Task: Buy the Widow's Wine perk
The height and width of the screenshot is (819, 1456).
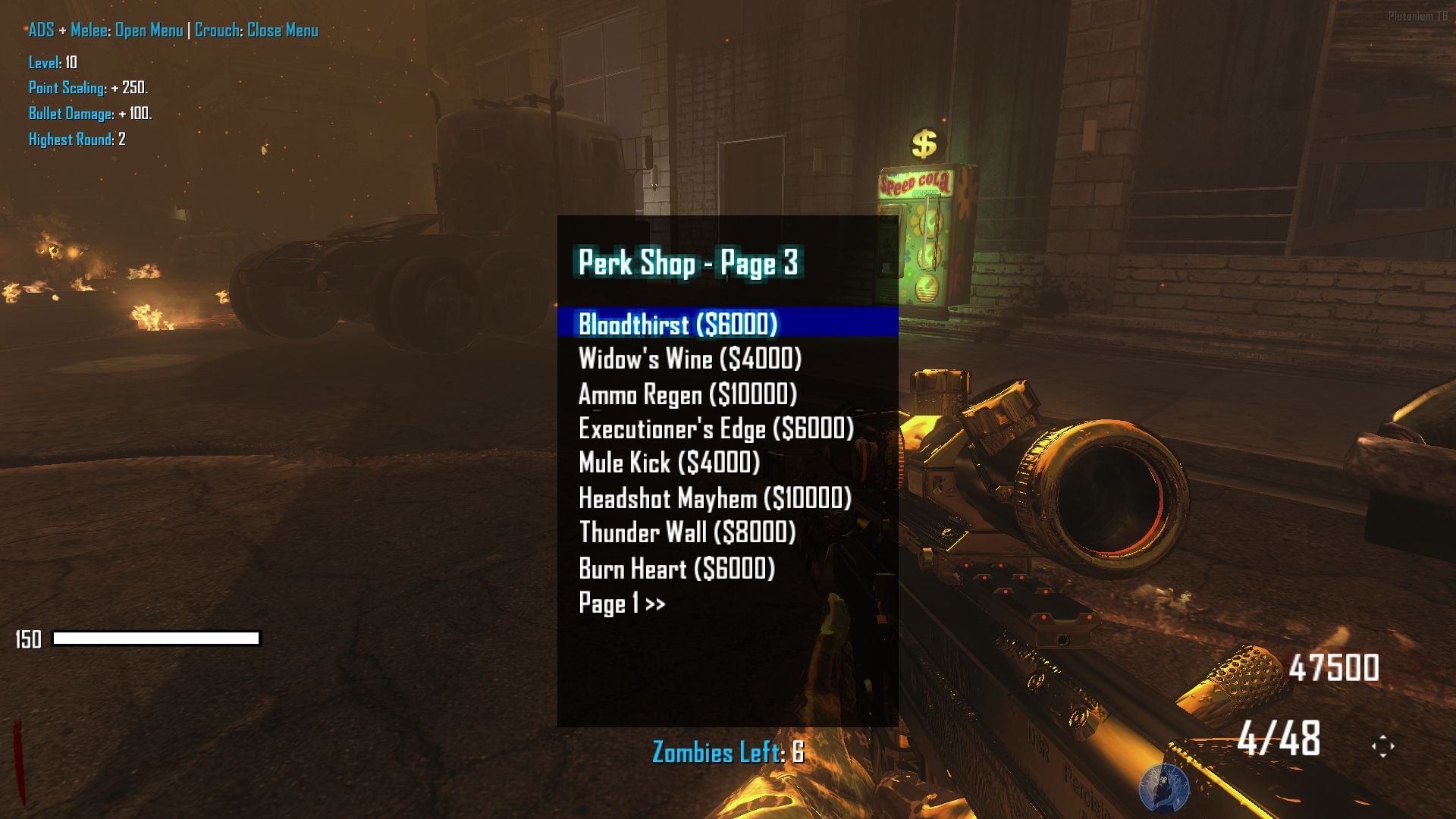Action: pyautogui.click(x=689, y=359)
